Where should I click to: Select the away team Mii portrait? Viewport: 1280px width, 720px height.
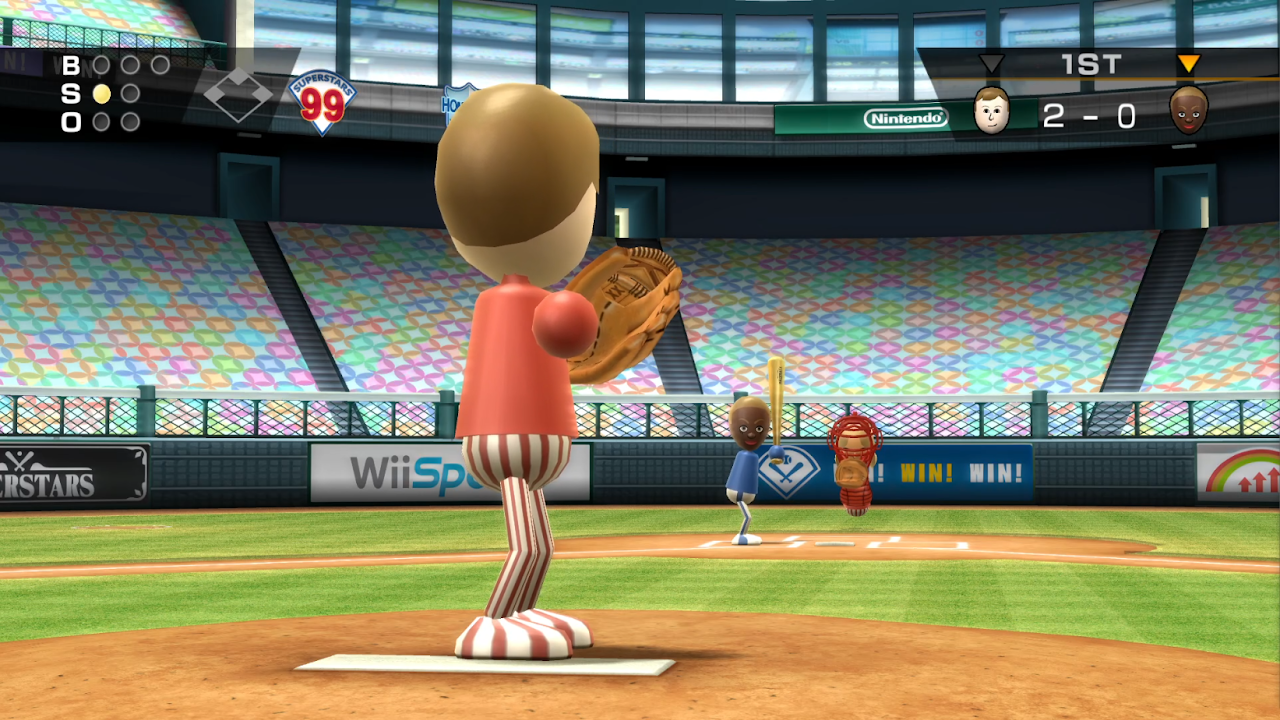(1190, 113)
